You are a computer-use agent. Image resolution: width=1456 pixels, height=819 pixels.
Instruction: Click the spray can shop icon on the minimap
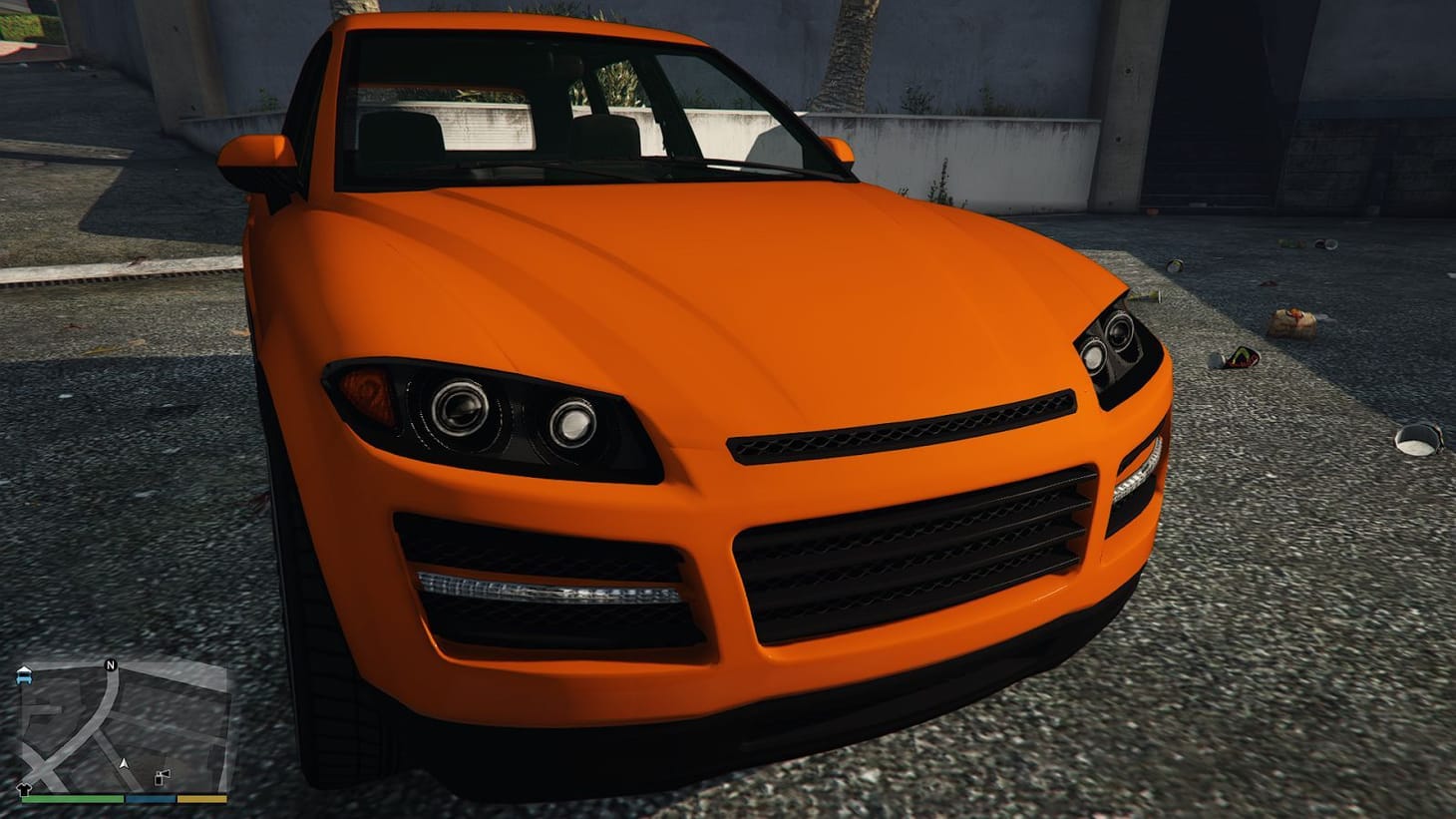[162, 776]
